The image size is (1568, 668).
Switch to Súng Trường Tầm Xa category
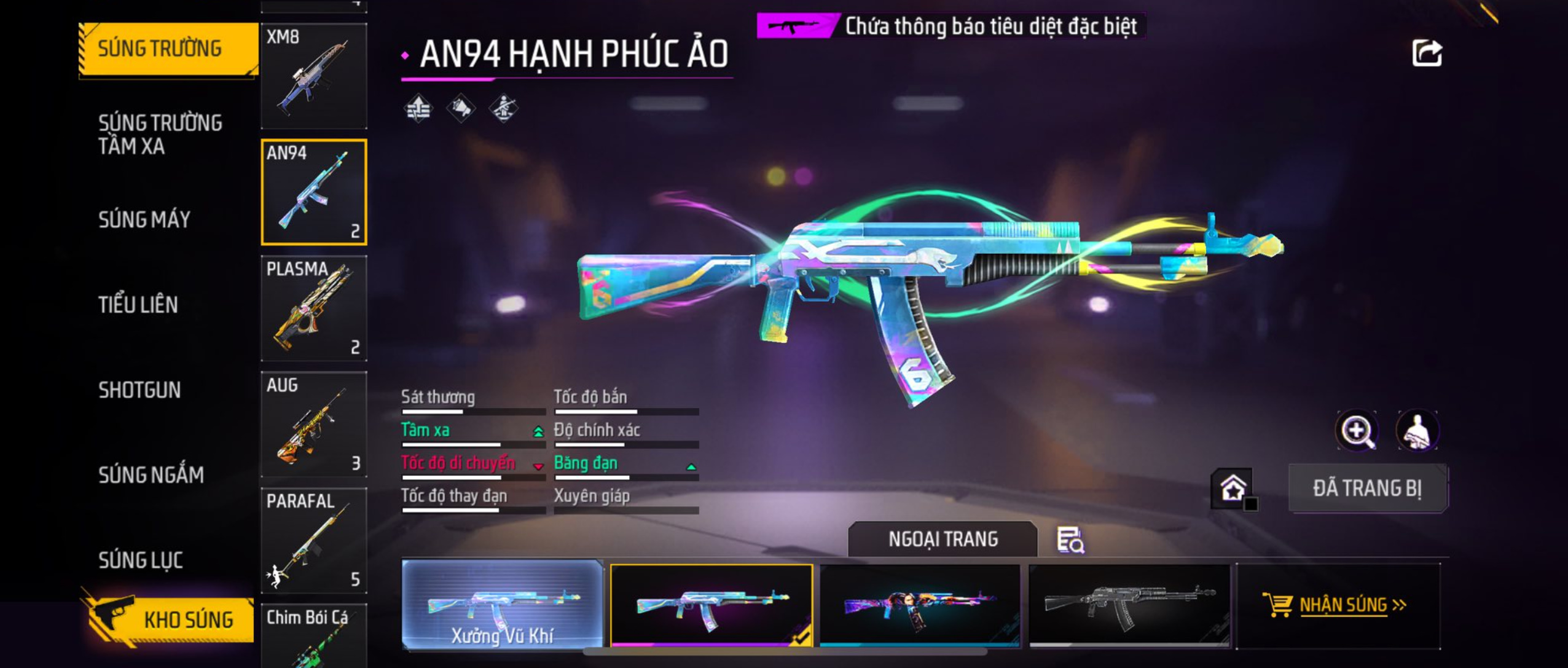(160, 135)
